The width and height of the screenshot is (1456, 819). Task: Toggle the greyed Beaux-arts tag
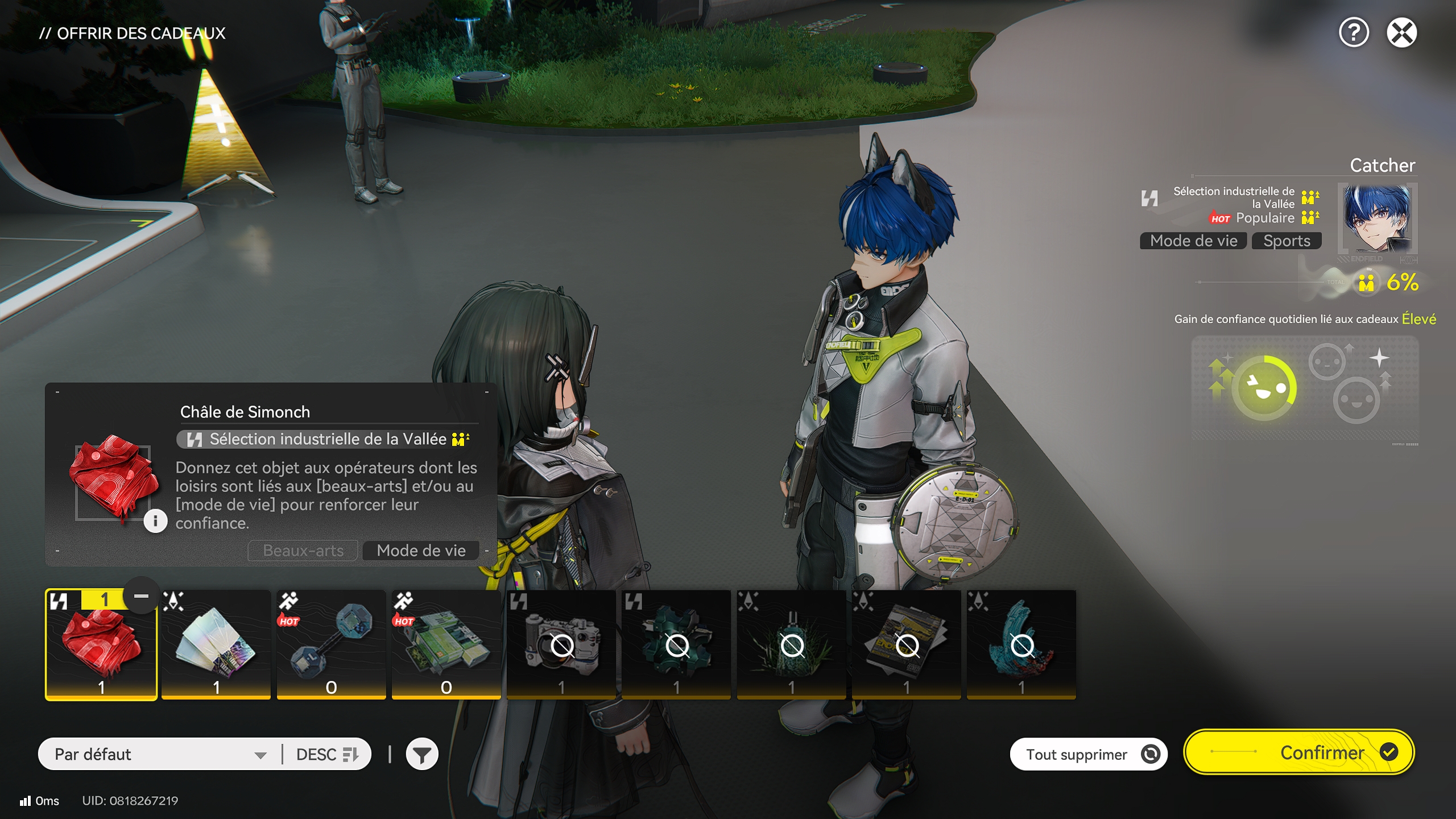pyautogui.click(x=303, y=550)
